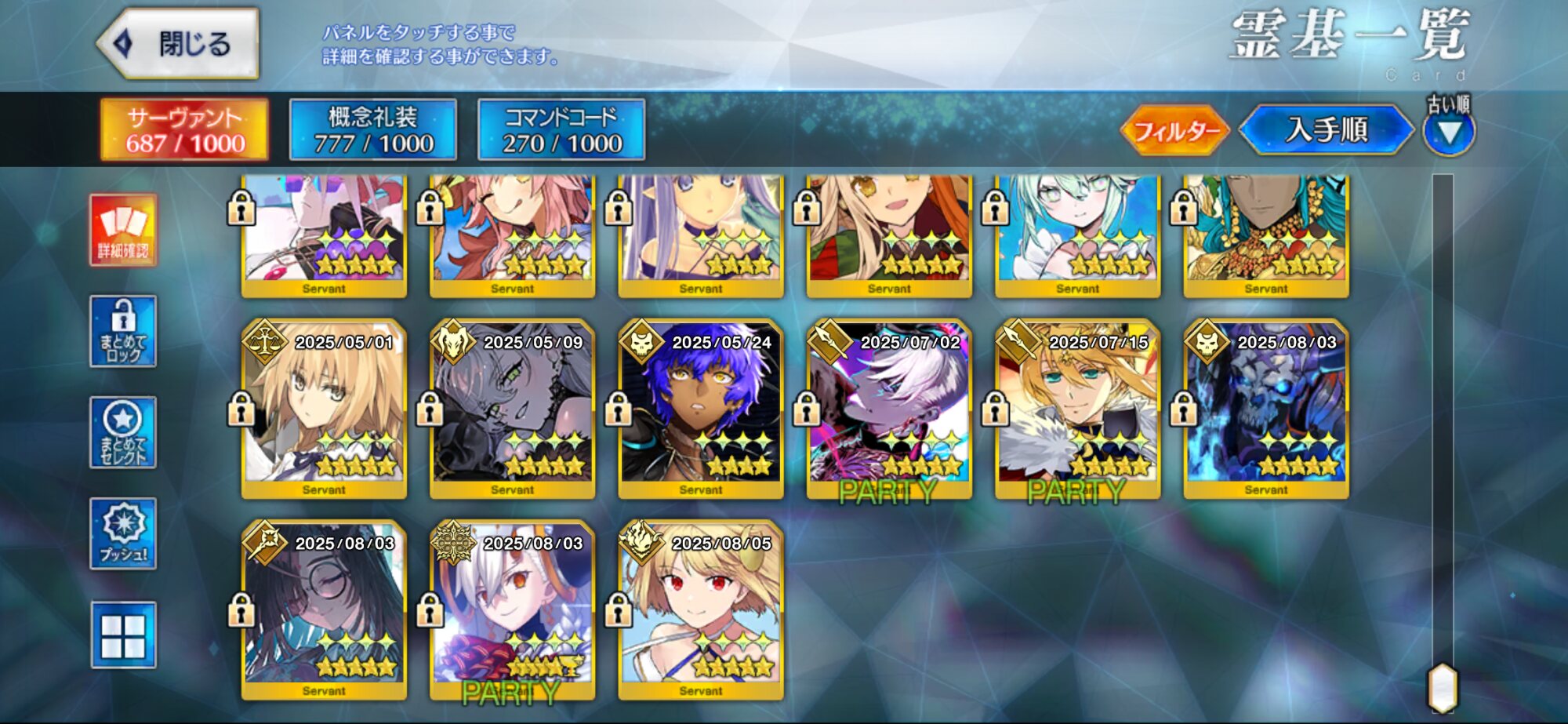Open the フィルター filter options
The height and width of the screenshot is (724, 1568).
1175,130
